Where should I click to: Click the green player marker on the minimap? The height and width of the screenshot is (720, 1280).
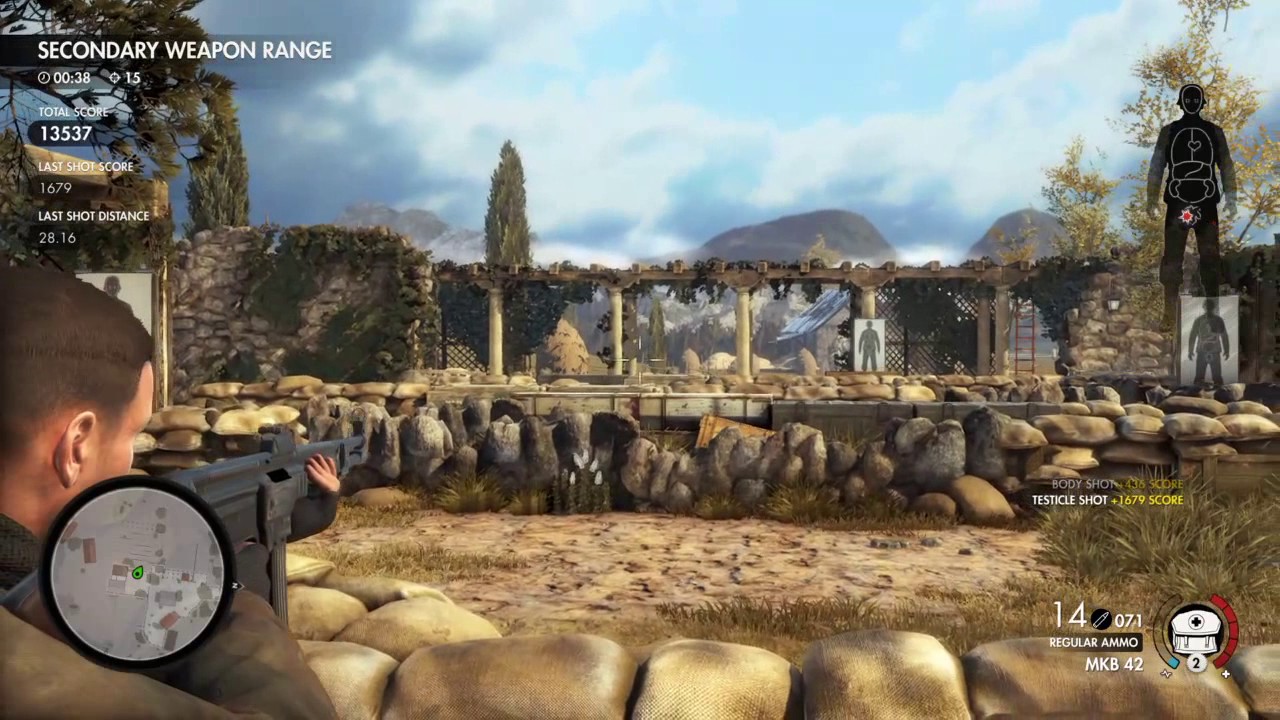[138, 572]
